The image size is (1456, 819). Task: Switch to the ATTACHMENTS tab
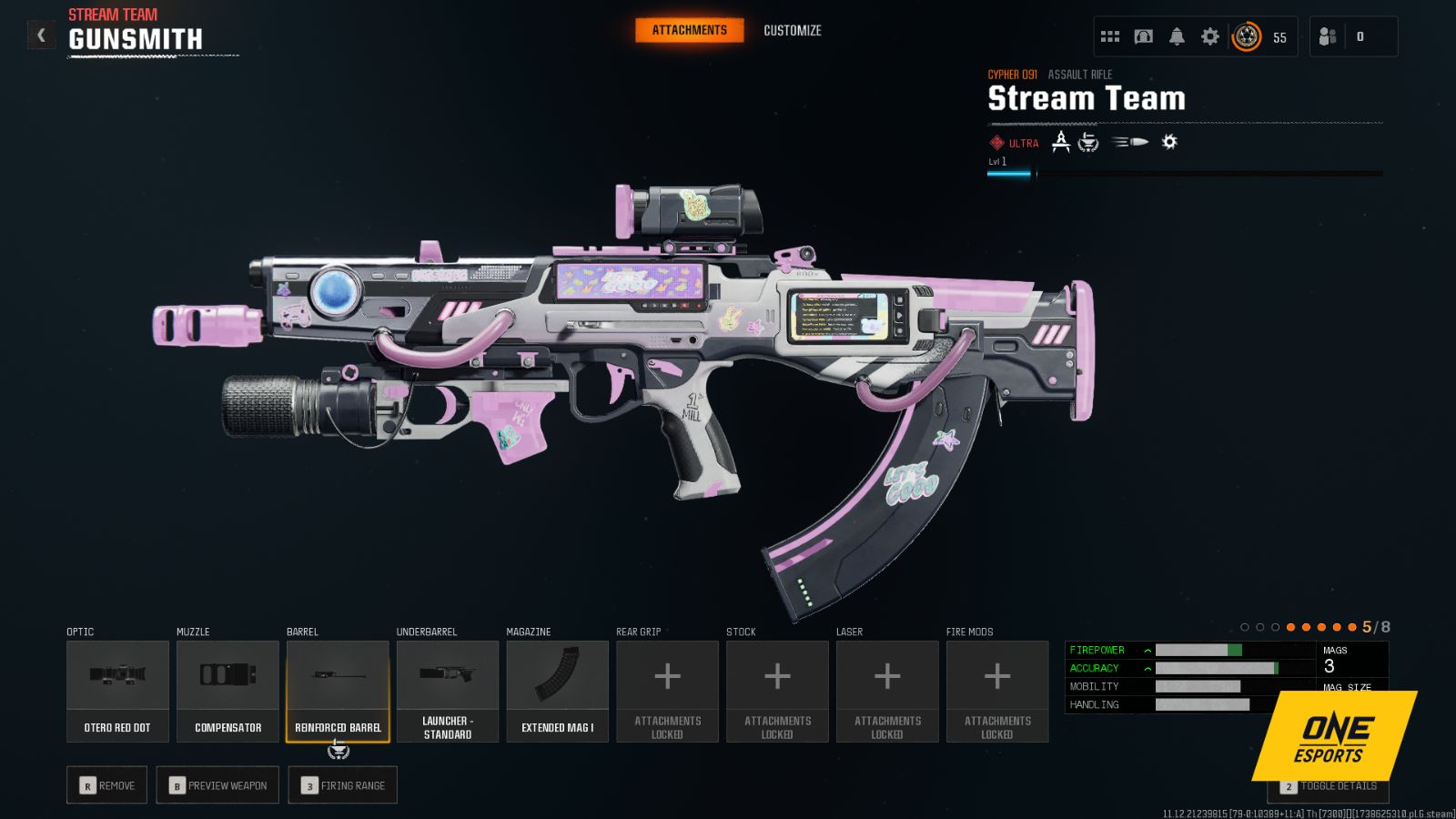click(x=689, y=29)
